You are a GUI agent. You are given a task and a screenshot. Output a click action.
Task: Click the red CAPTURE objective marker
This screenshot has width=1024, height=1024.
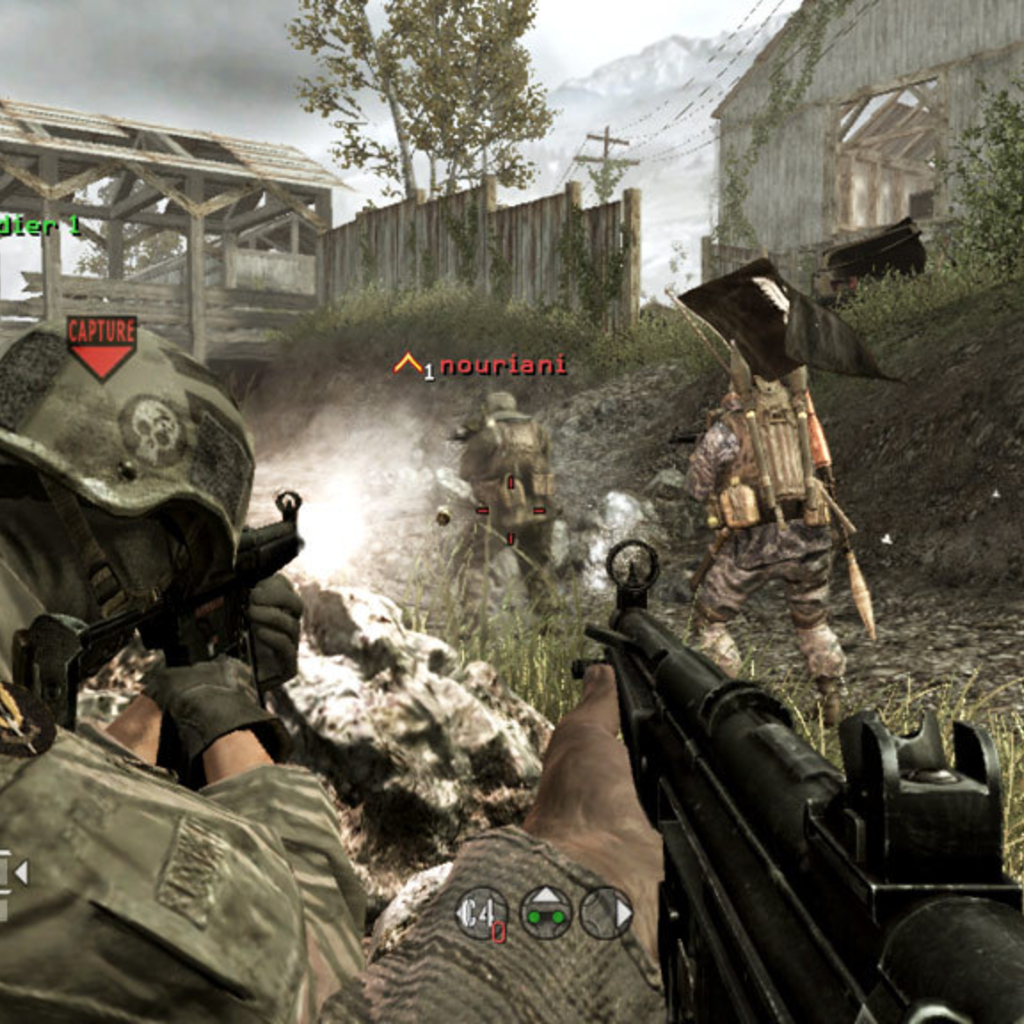tap(101, 346)
